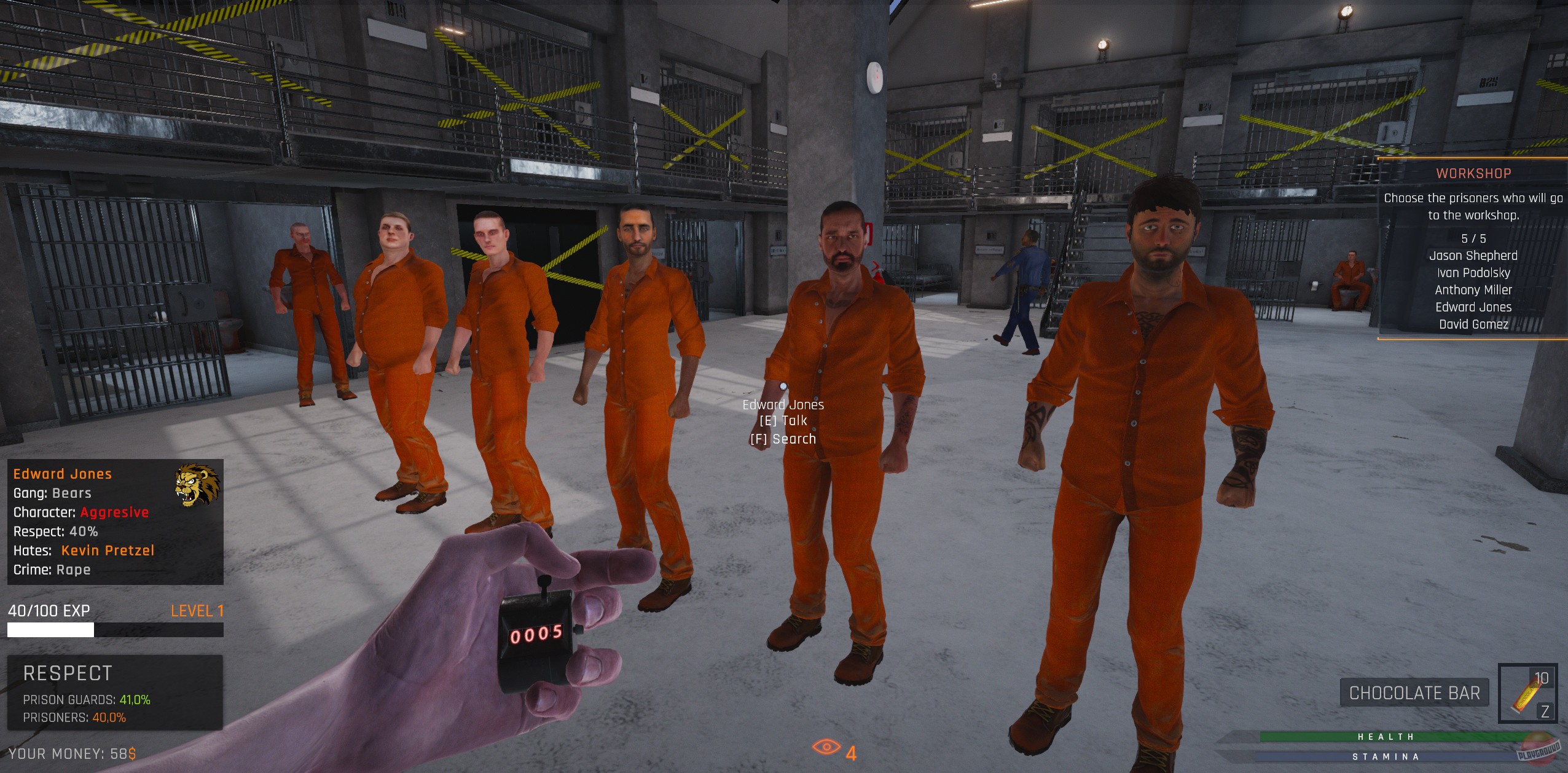Toggle David Gomez workshop selection

click(x=1474, y=324)
